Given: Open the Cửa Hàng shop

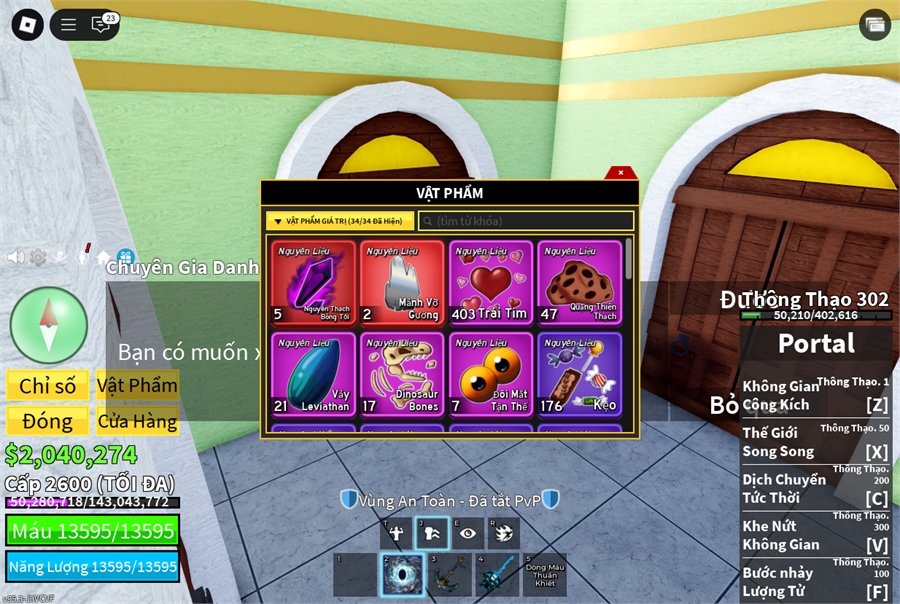Looking at the screenshot, I should pyautogui.click(x=138, y=421).
